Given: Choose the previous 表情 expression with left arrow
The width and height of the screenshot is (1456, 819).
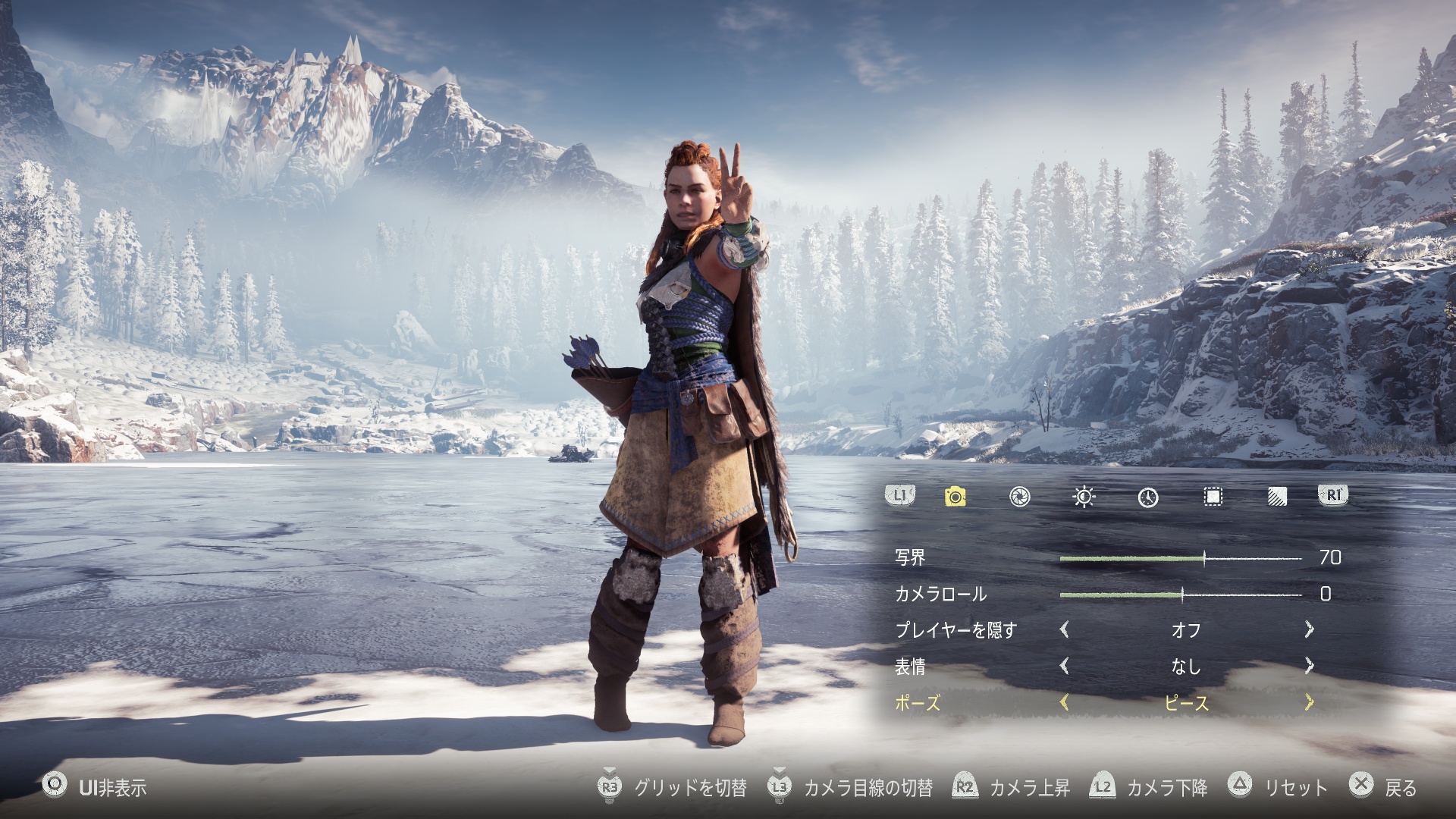Looking at the screenshot, I should 1064,666.
